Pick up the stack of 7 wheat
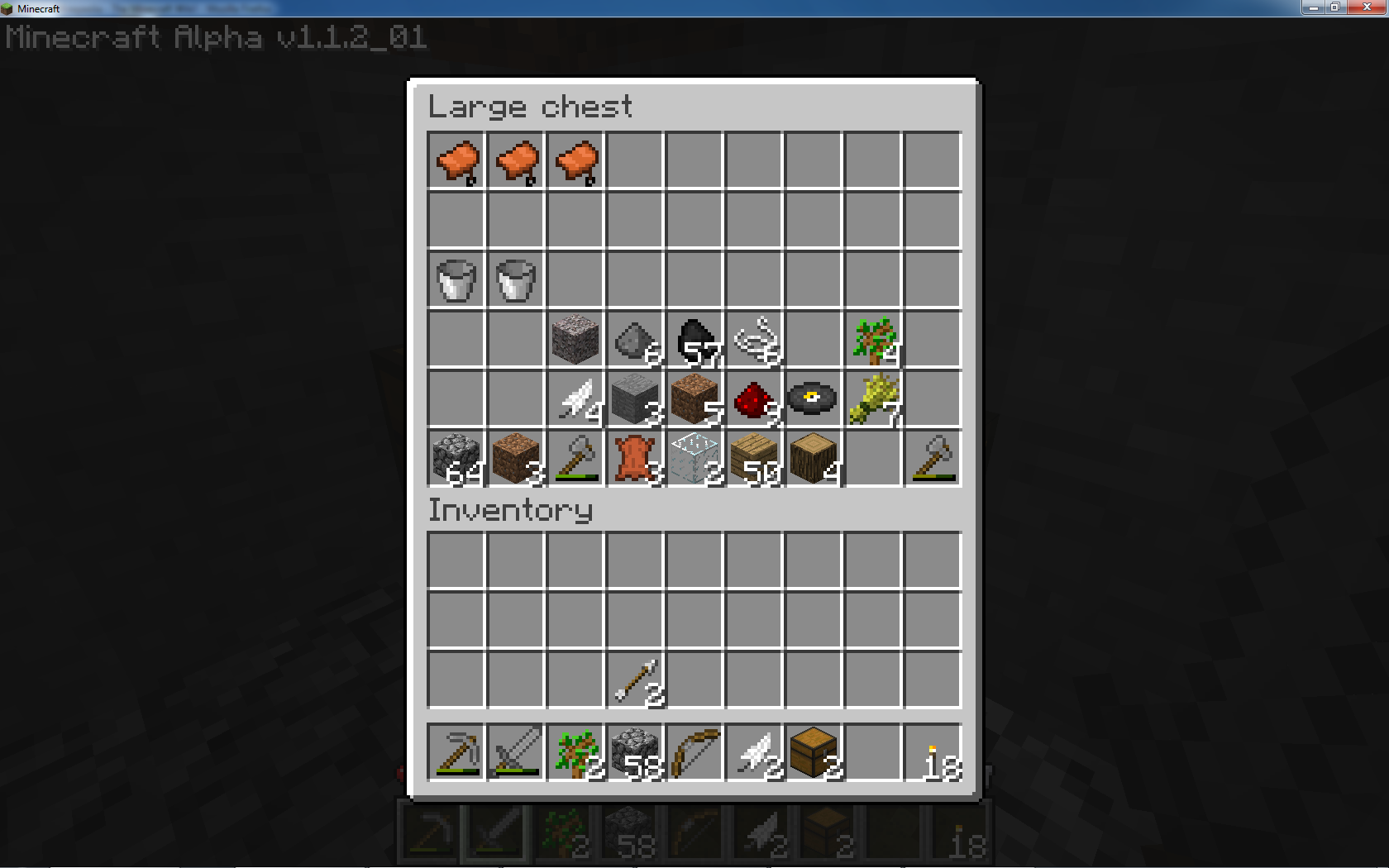The height and width of the screenshot is (868, 1389). click(x=873, y=399)
